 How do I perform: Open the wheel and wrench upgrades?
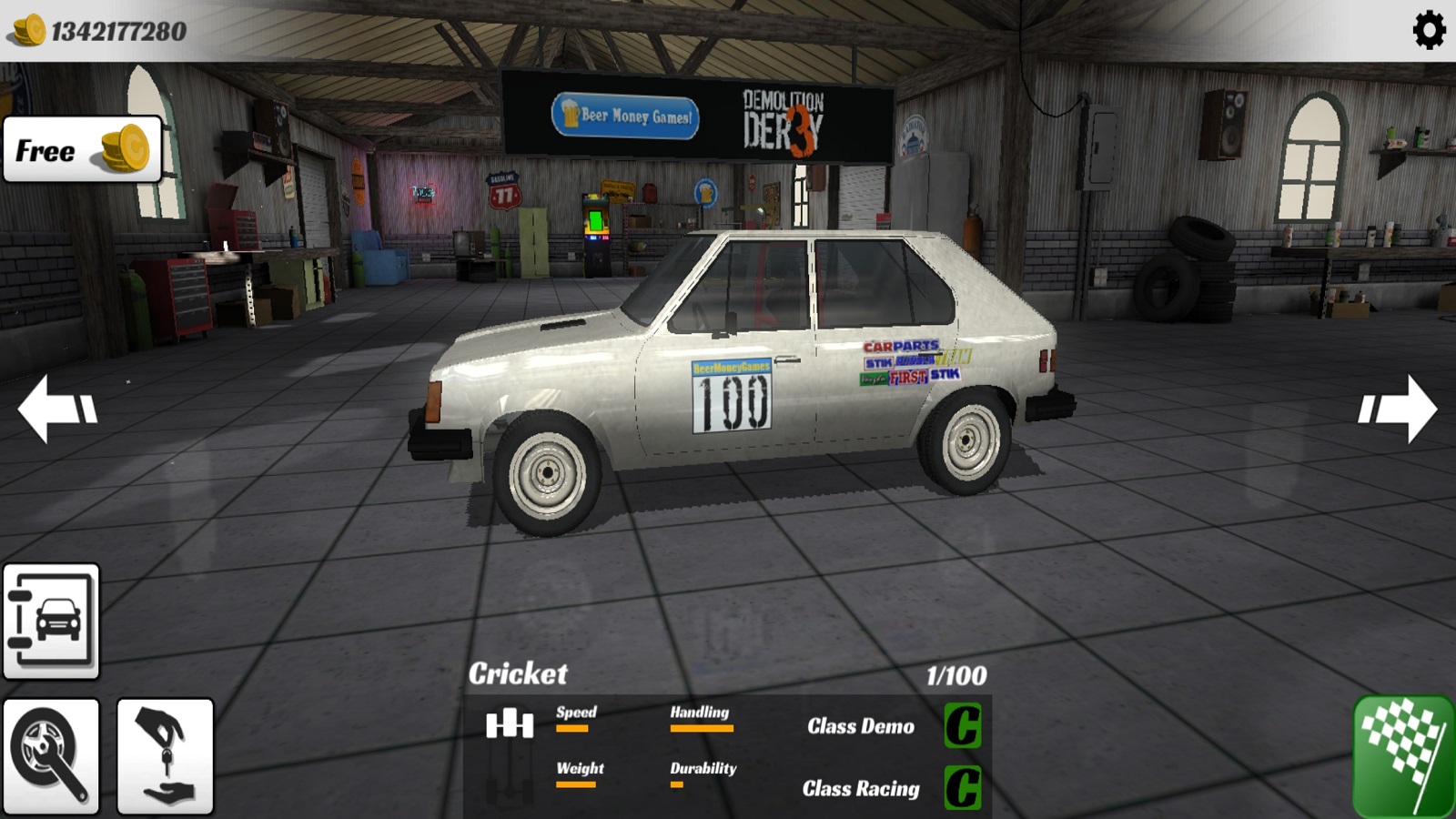pos(51,756)
